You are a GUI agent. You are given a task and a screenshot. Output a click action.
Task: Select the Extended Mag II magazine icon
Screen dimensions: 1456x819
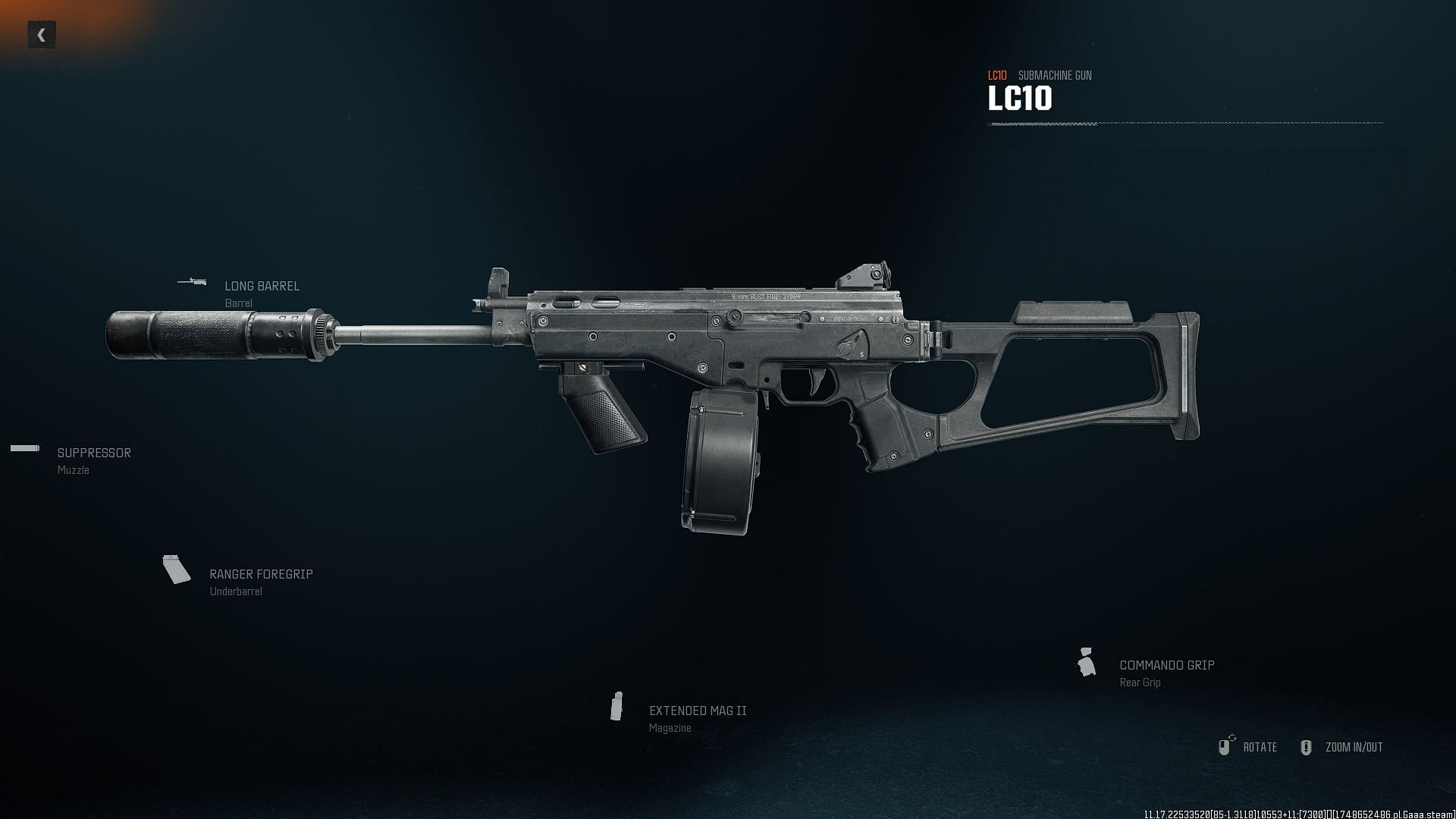point(617,707)
